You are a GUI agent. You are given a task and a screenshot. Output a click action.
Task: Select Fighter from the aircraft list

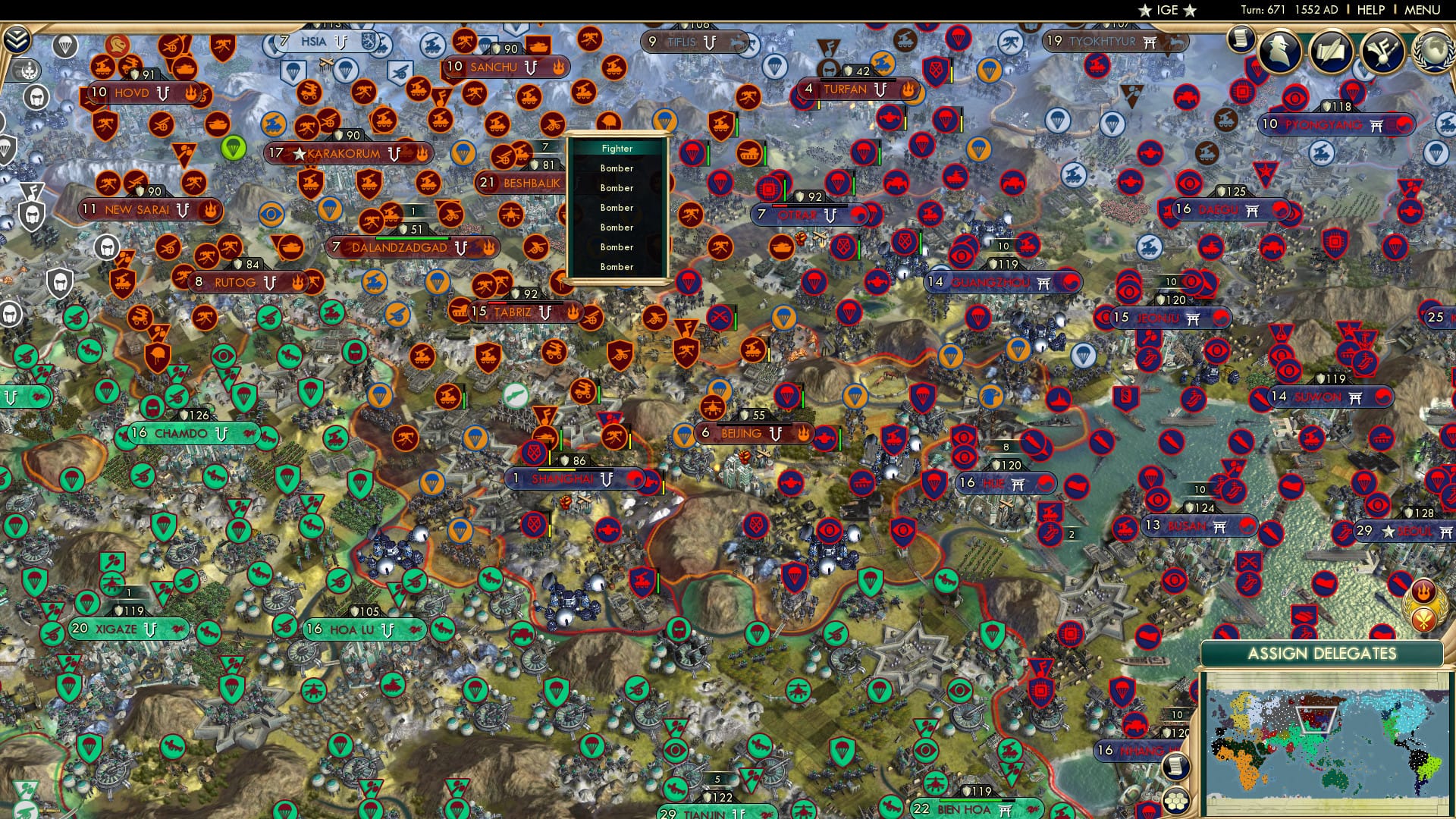(617, 149)
